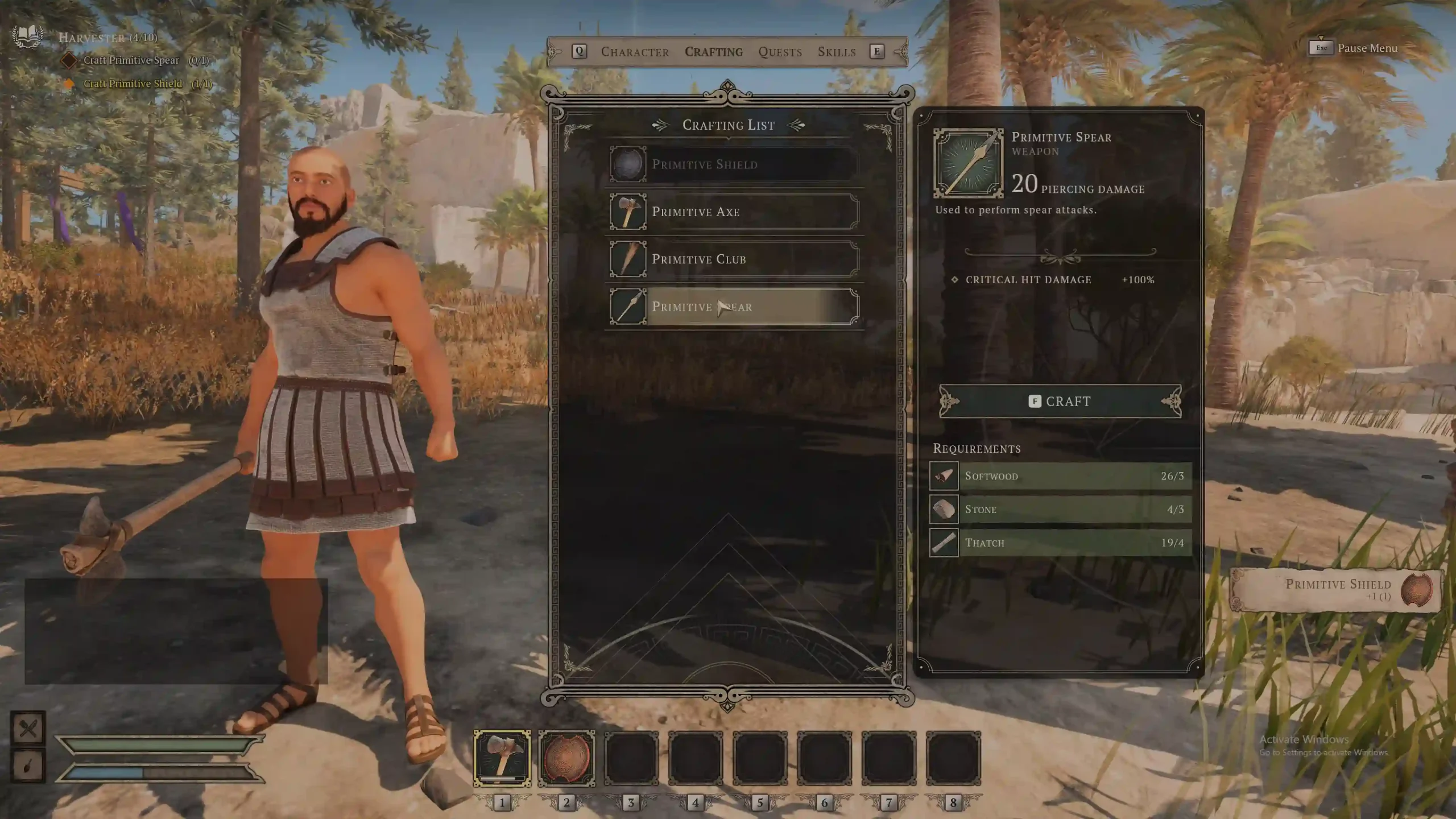Choose the Primitive Axe recipe

click(x=734, y=212)
